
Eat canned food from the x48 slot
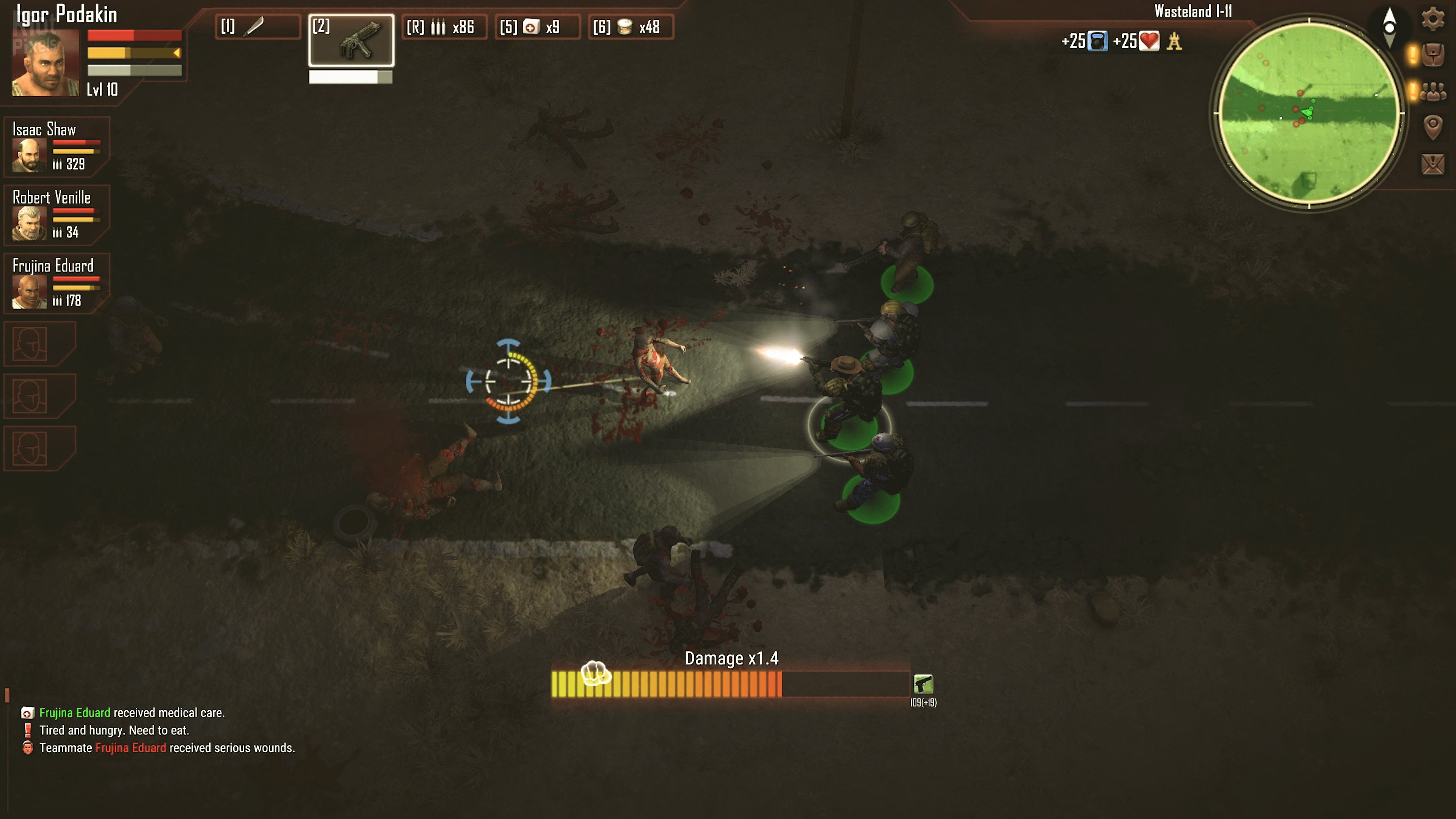tap(631, 27)
